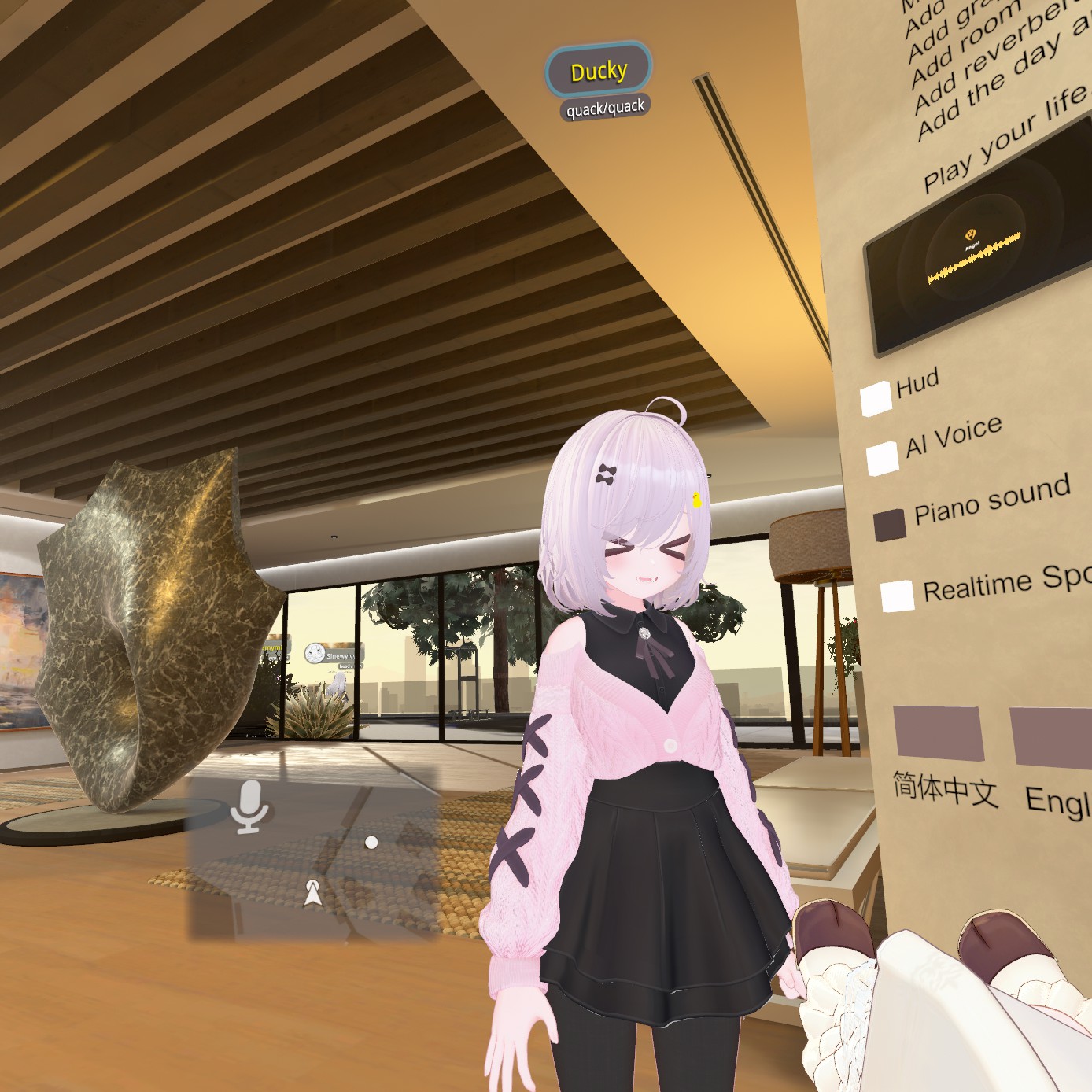
Task: Select the 简体中文 language button
Action: click(939, 733)
